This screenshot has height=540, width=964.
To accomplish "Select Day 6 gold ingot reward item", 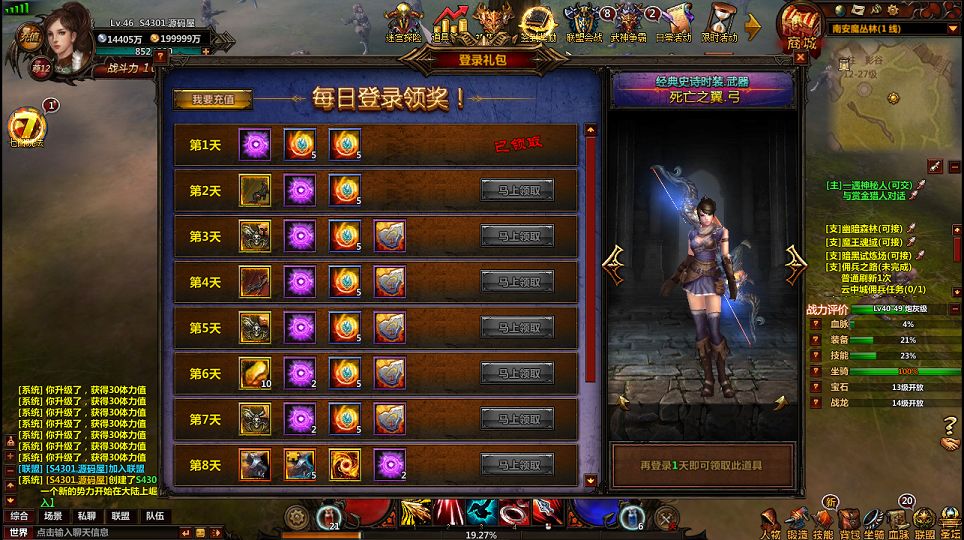I will tap(255, 373).
